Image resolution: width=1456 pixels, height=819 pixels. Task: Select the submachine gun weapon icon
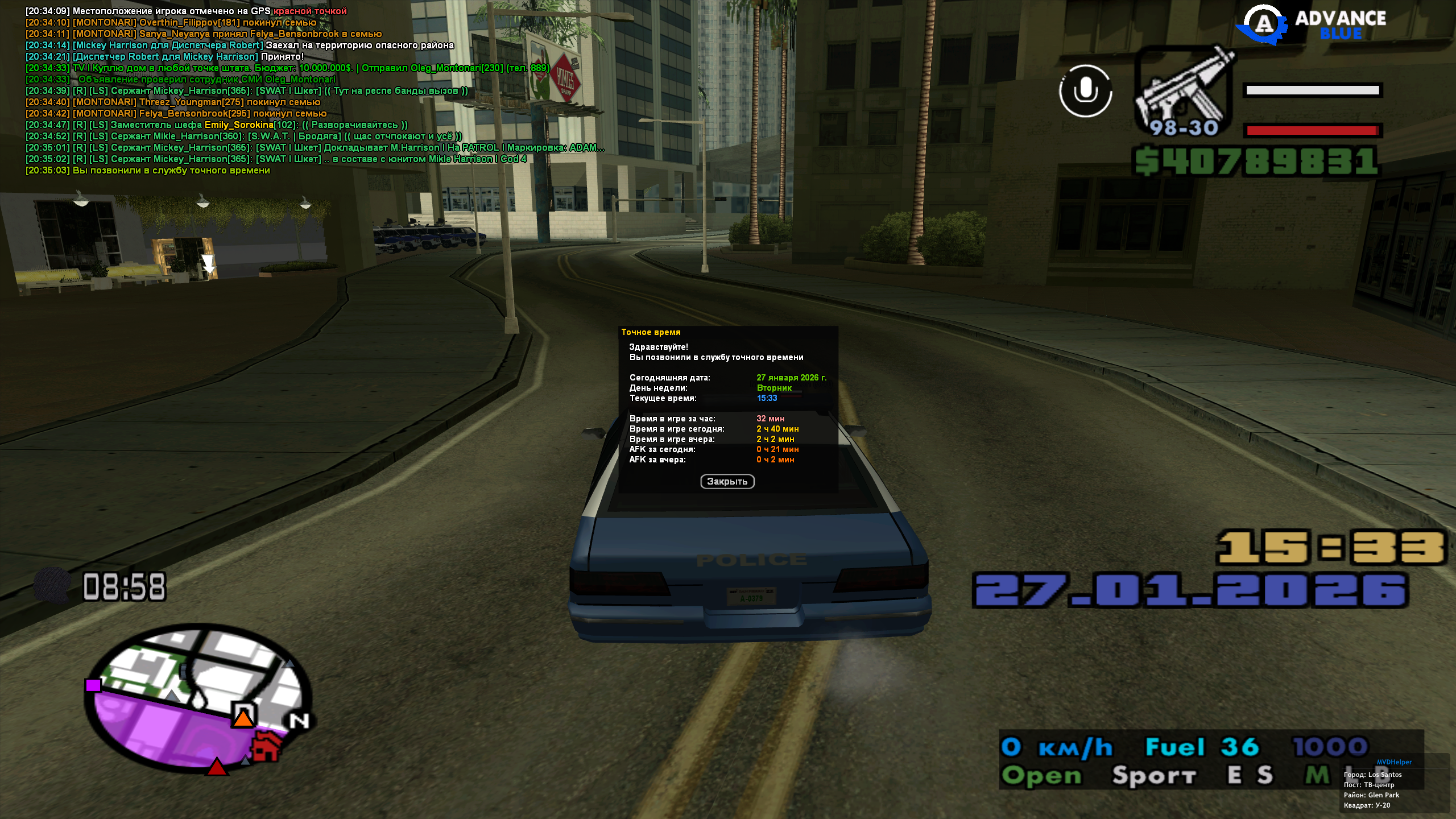click(1184, 91)
